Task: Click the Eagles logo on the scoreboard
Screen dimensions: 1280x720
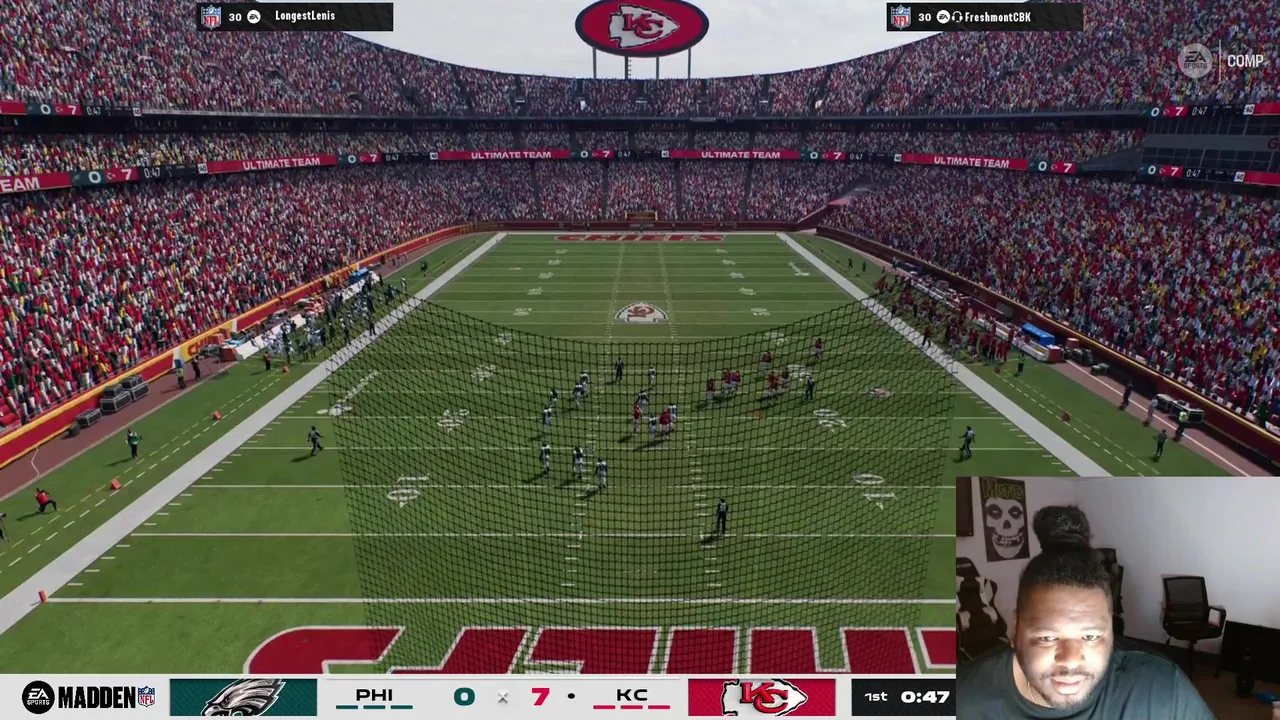Action: click(x=243, y=697)
